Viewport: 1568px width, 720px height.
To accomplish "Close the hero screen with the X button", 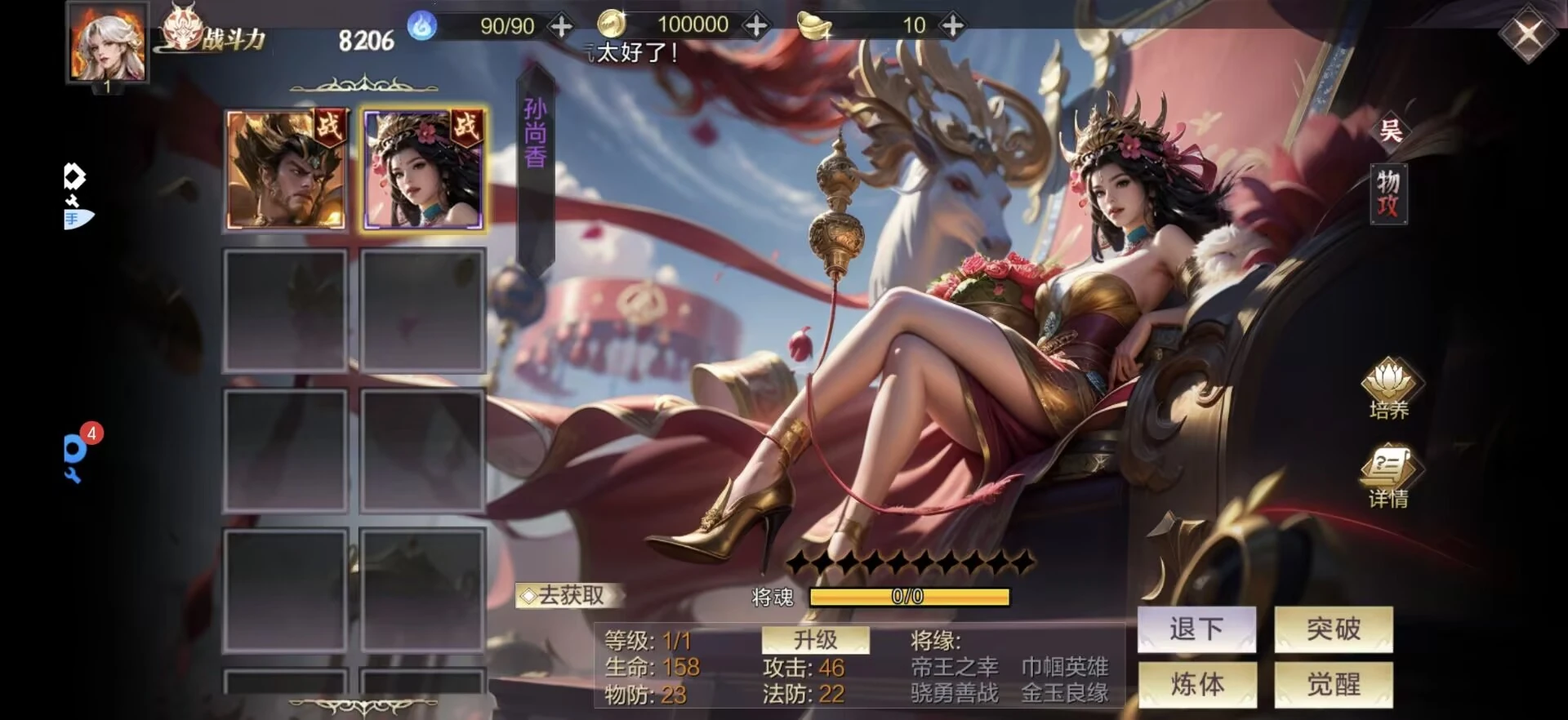I will pyautogui.click(x=1527, y=36).
